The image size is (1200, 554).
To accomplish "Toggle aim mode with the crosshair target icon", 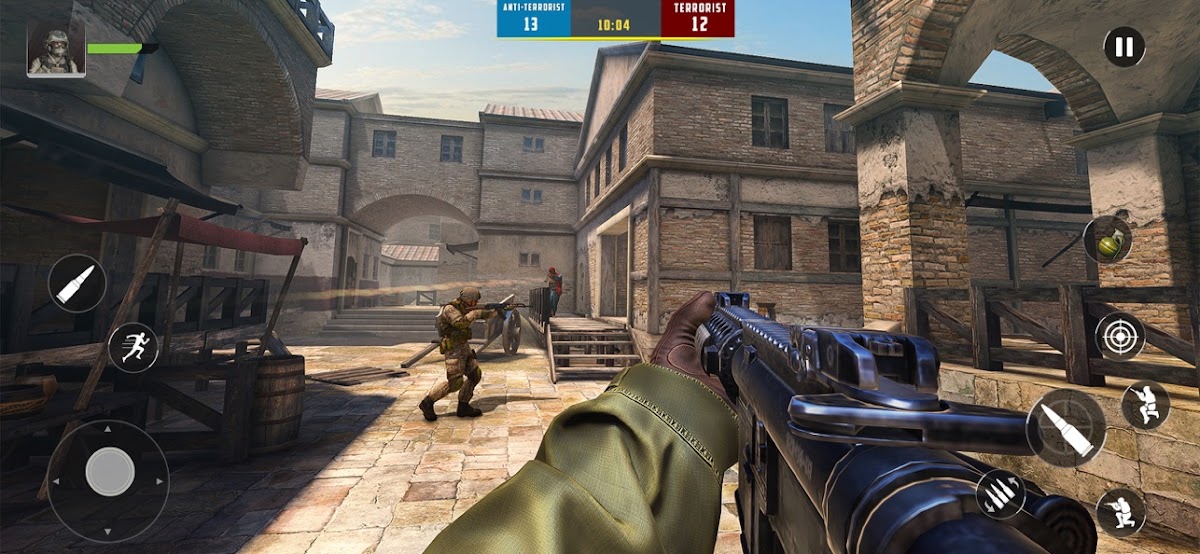I will 1119,336.
